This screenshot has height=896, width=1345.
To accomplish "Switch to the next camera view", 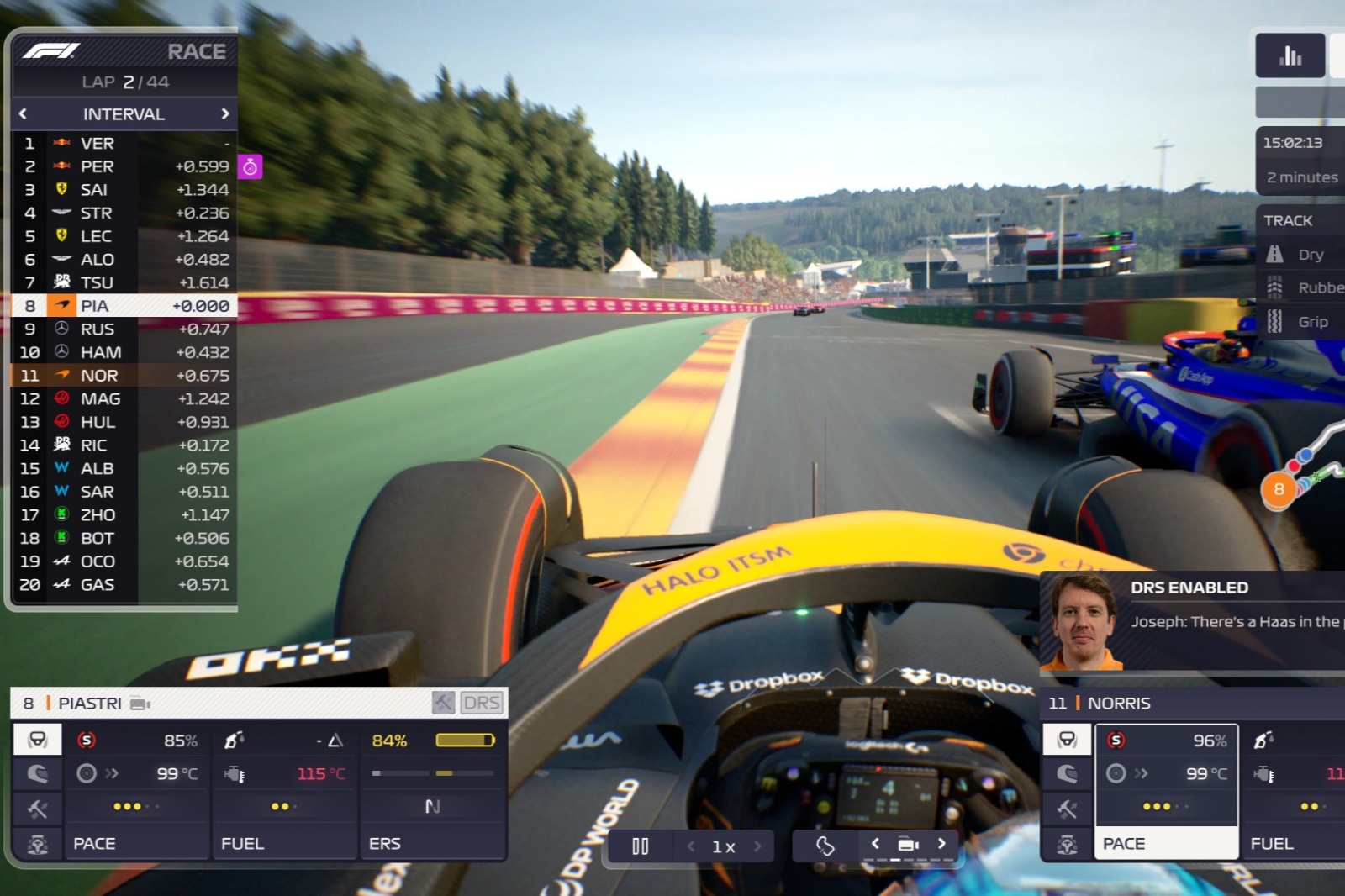I will 941,844.
